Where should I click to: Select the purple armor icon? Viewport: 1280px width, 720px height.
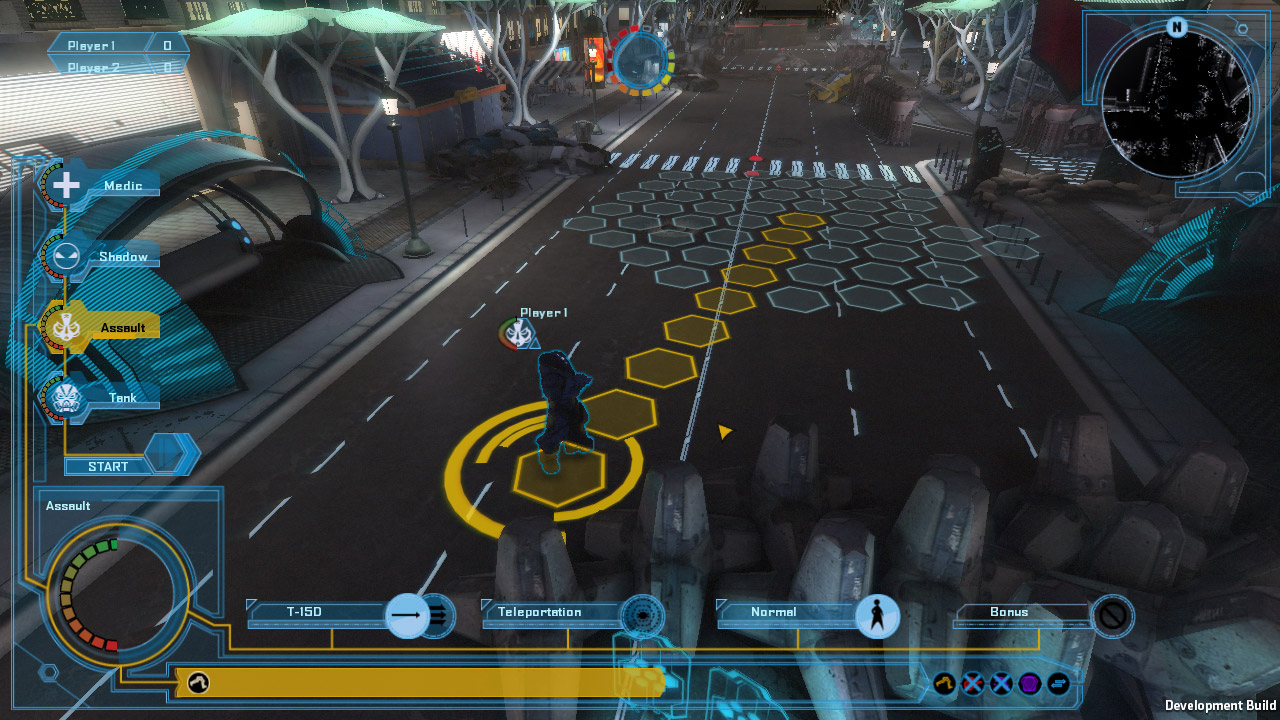(1030, 684)
